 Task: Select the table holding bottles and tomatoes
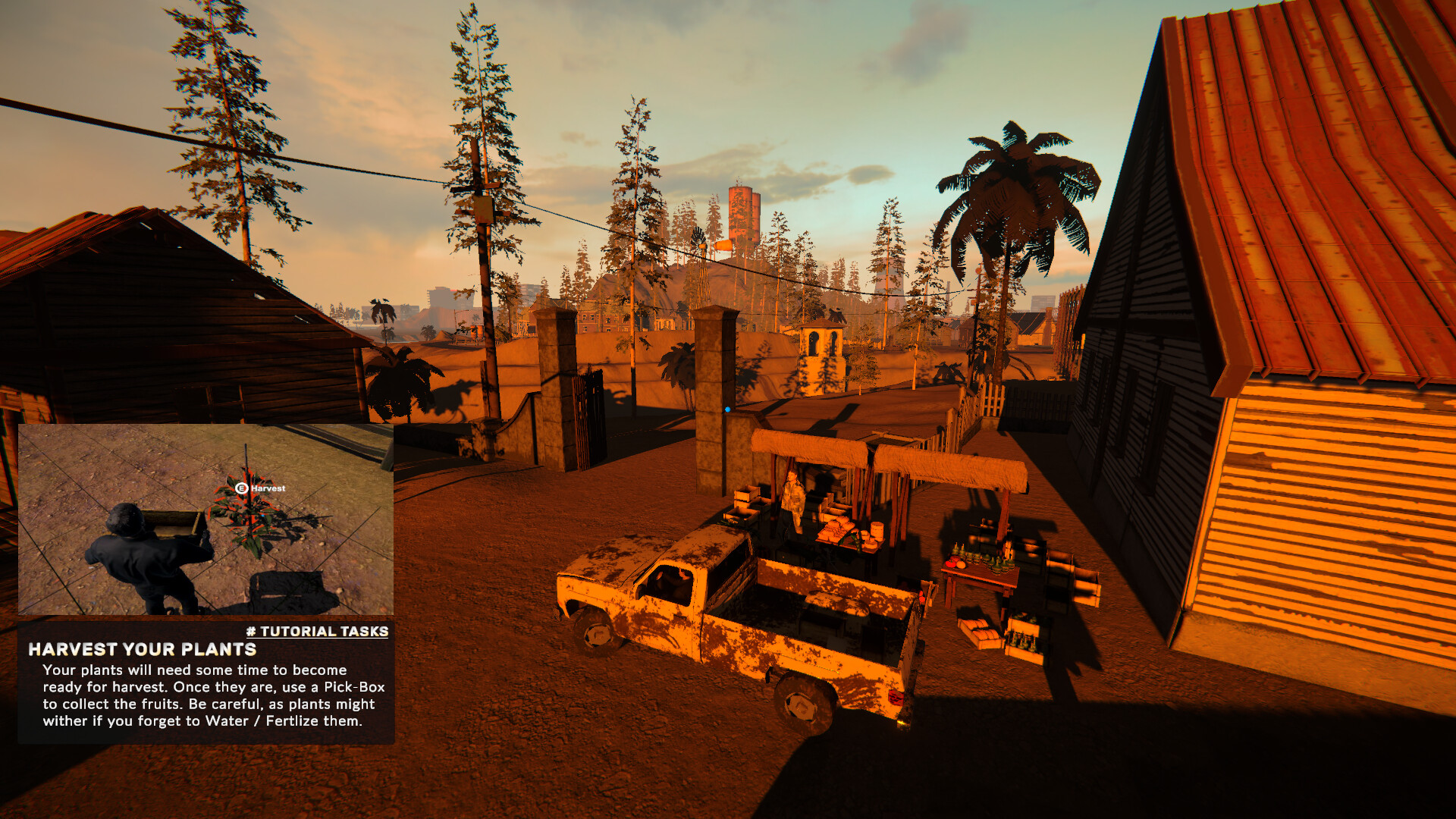tap(983, 573)
